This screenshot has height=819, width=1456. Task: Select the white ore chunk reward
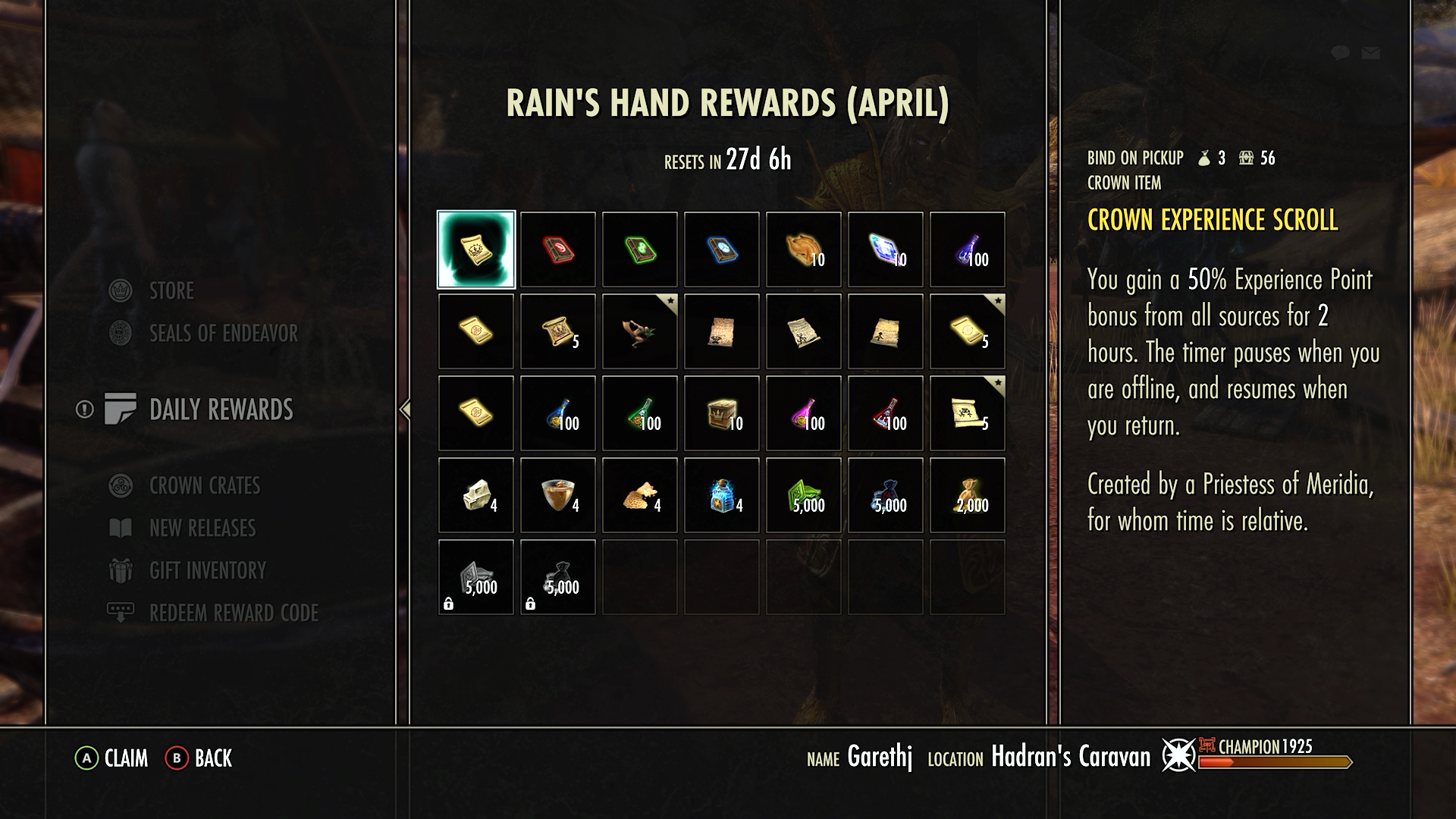click(476, 496)
